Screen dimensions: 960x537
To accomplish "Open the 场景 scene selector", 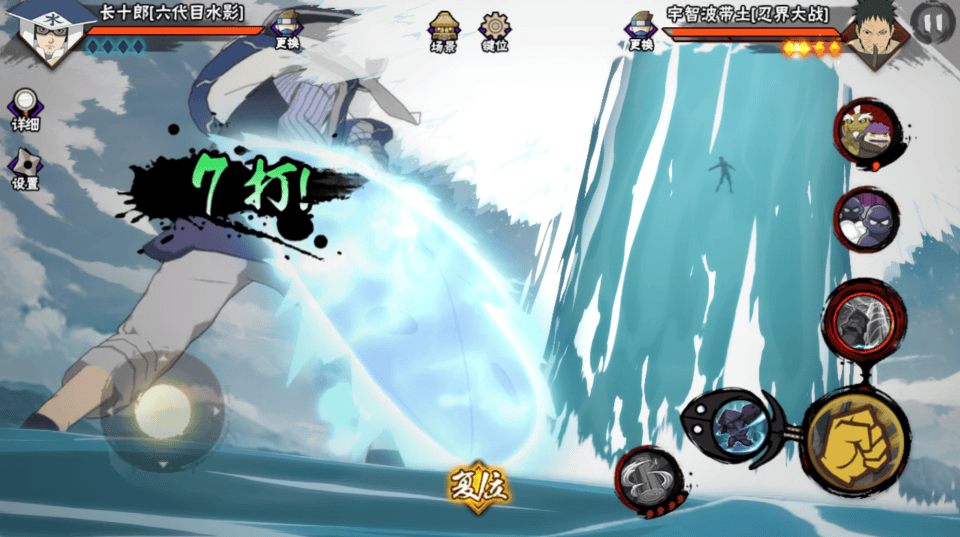I will tap(443, 32).
